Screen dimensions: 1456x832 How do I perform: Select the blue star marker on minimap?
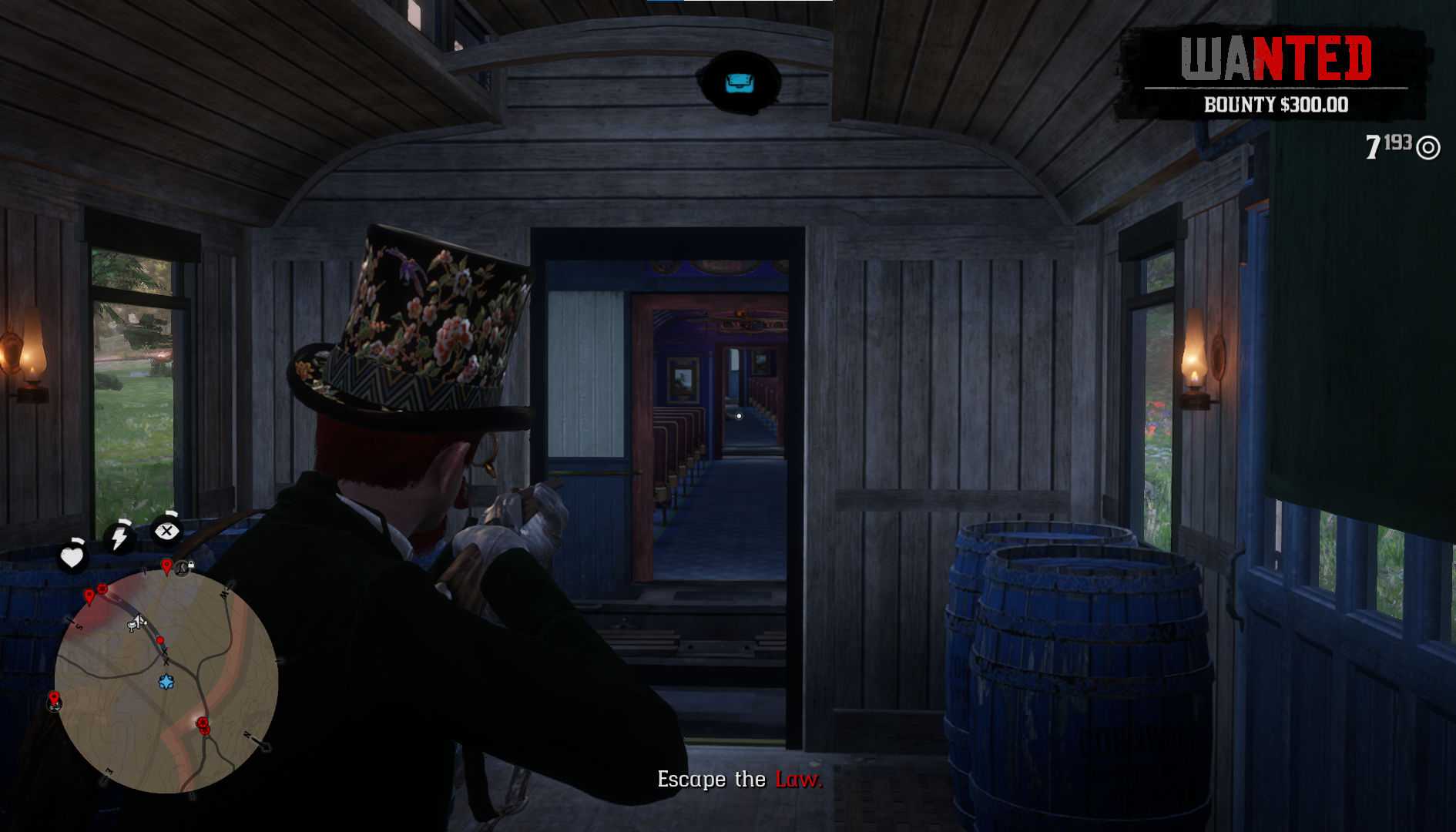(166, 682)
